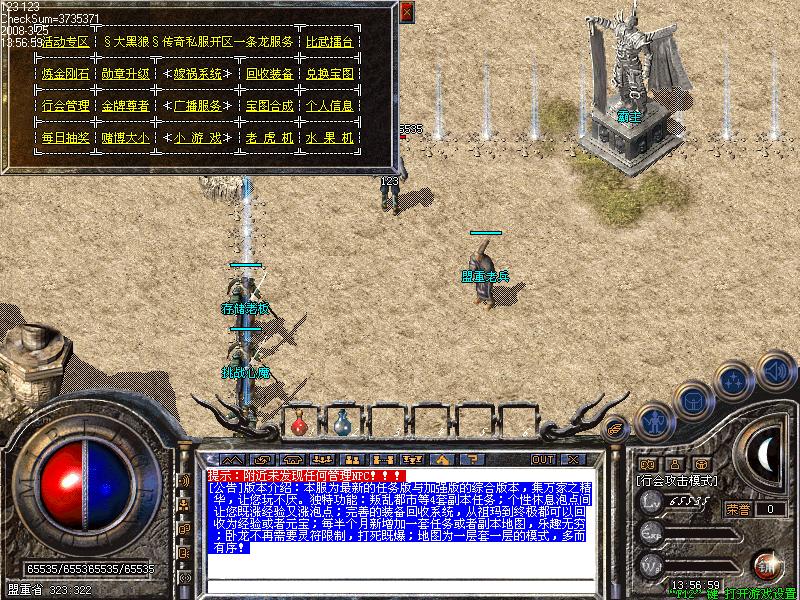Open 行会管理 guild management

click(x=66, y=105)
